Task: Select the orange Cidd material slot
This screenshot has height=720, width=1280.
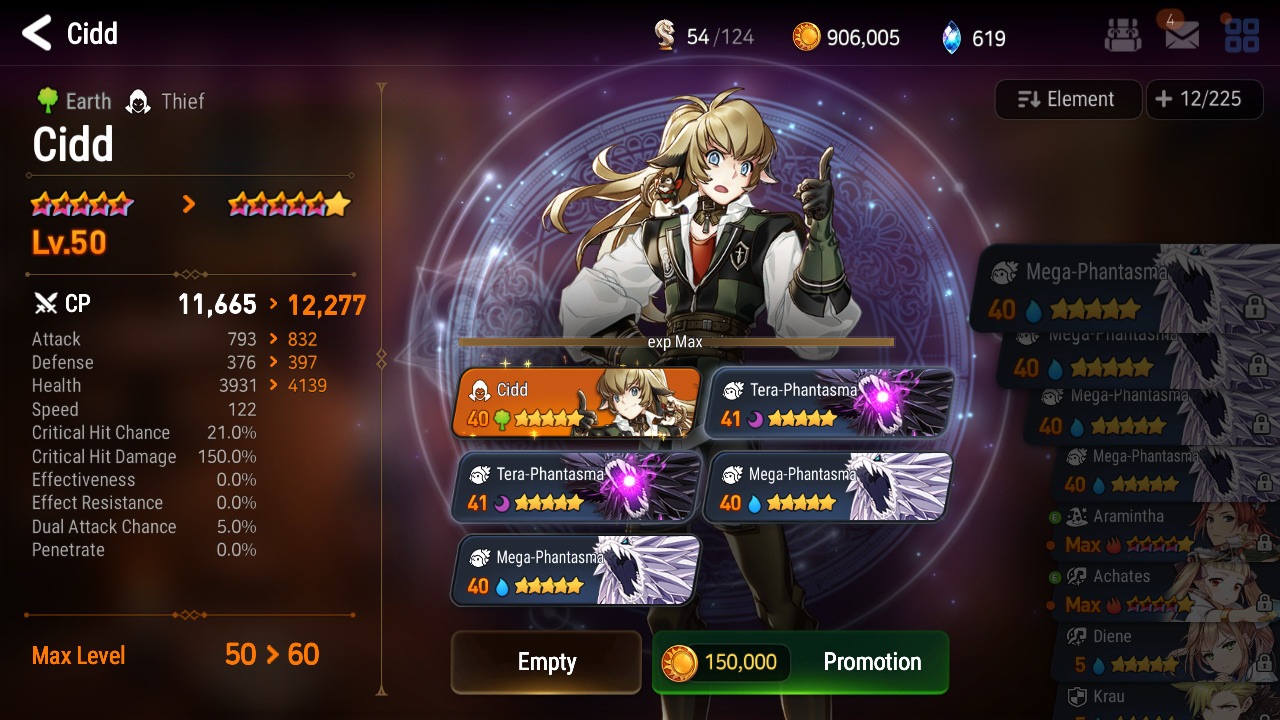Action: point(578,402)
